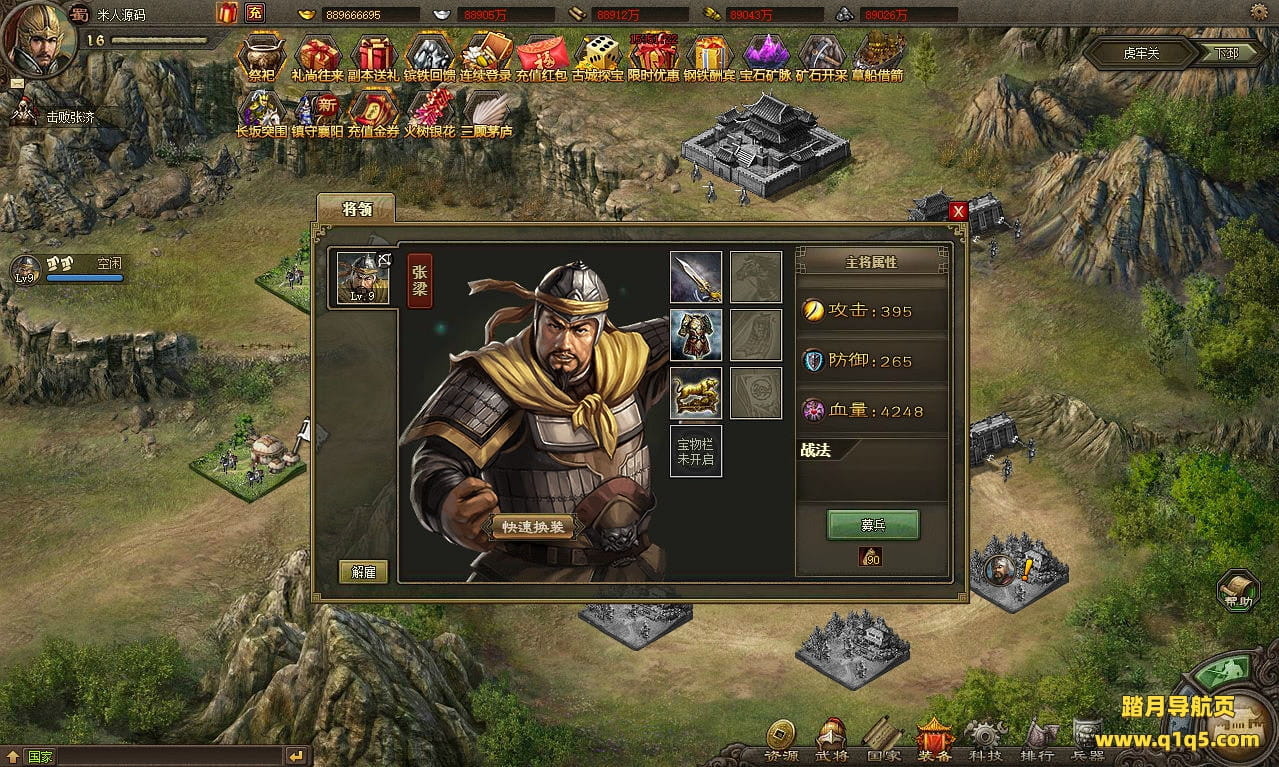Viewport: 1279px width, 767px height.
Task: Open the 草船借箭 straw boat event
Action: 877,56
